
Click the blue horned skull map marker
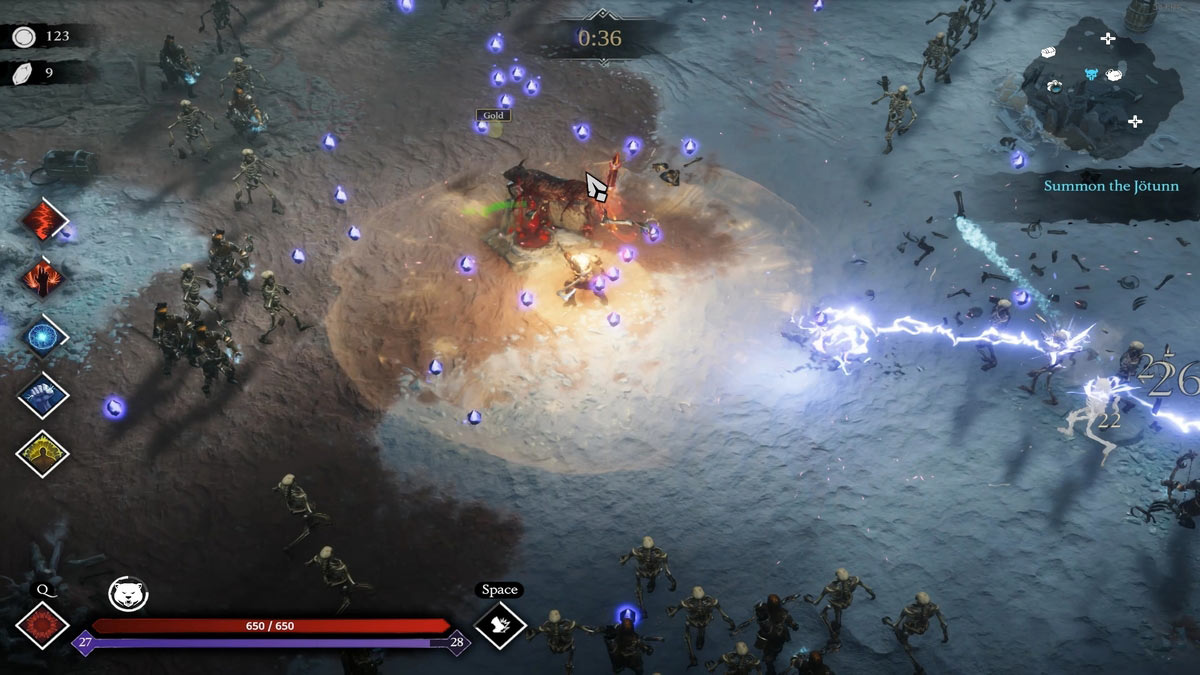coord(1093,75)
